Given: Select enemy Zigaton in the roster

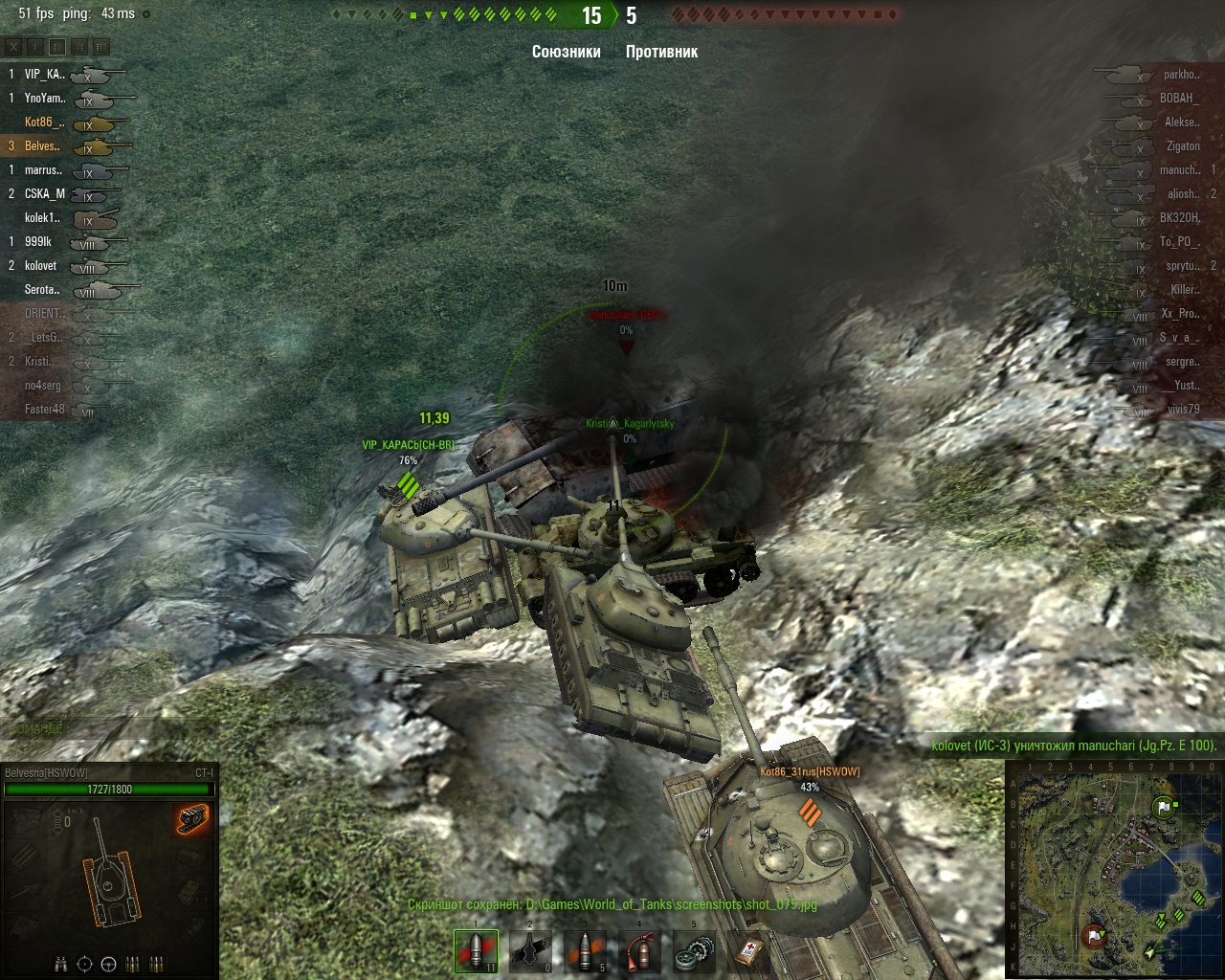Looking at the screenshot, I should point(1182,145).
